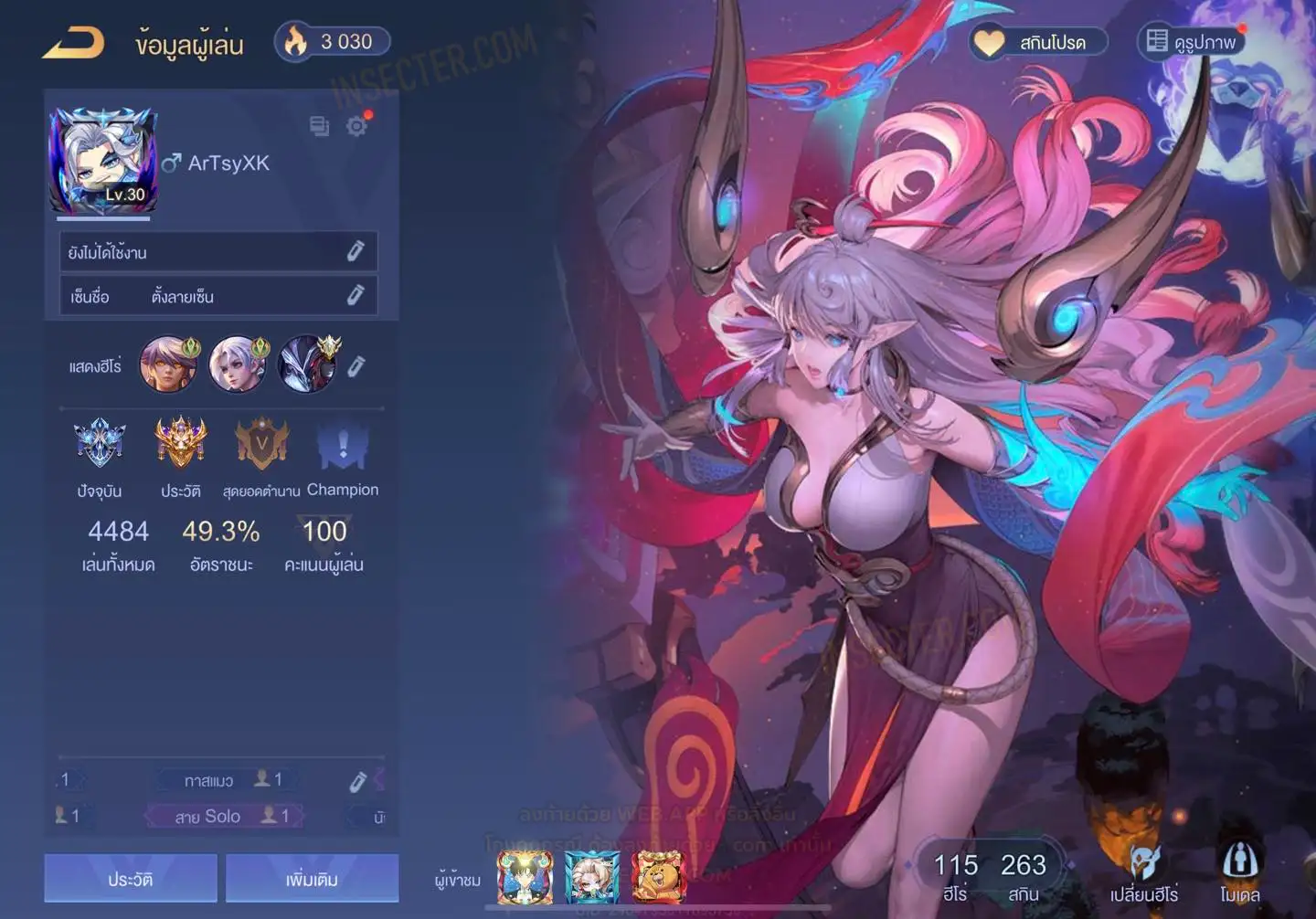1316x919 pixels.
Task: Edit the ทาสแมว tag row
Action: coord(357,781)
